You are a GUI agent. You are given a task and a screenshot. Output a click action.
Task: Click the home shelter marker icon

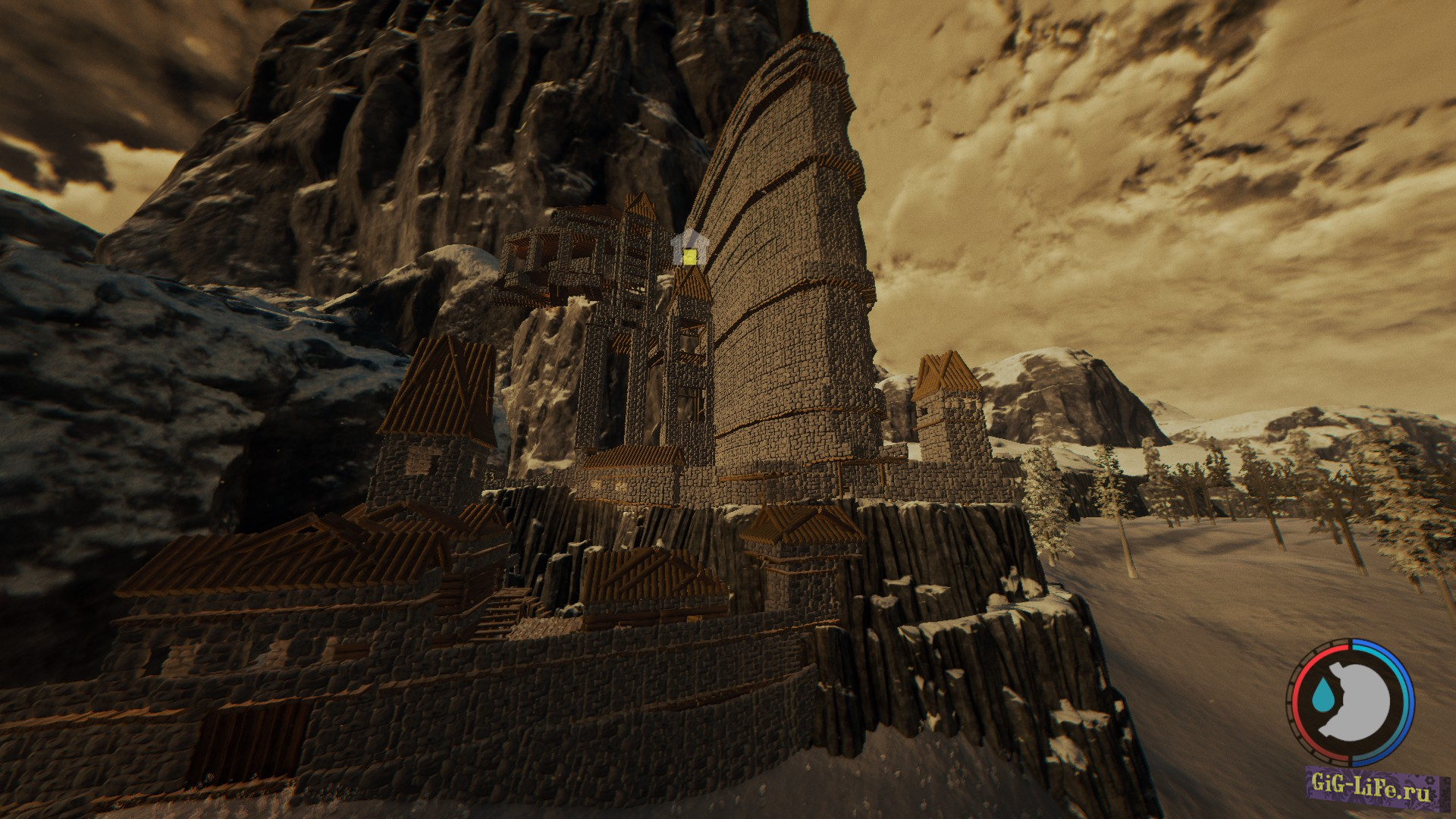[x=688, y=251]
